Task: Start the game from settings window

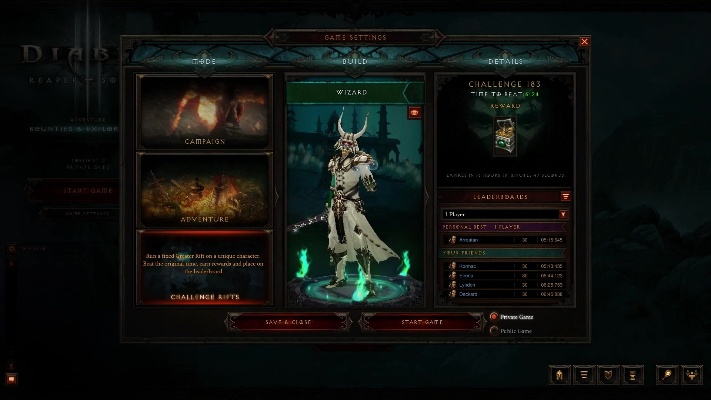Action: pos(423,322)
